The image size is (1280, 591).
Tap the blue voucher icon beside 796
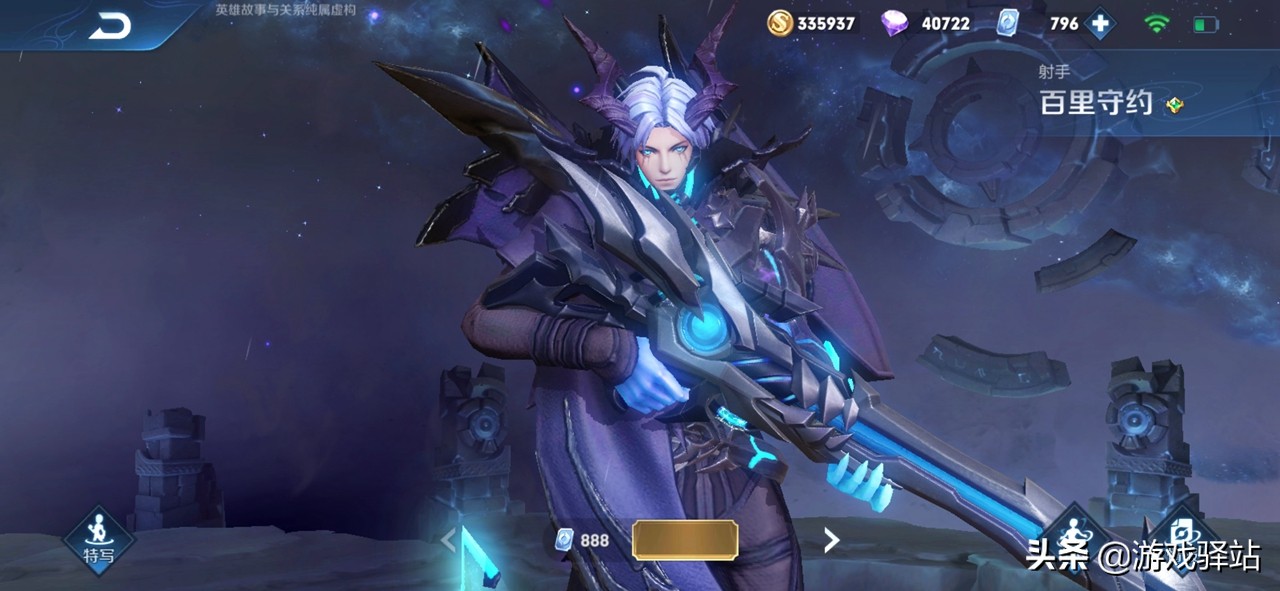1009,23
